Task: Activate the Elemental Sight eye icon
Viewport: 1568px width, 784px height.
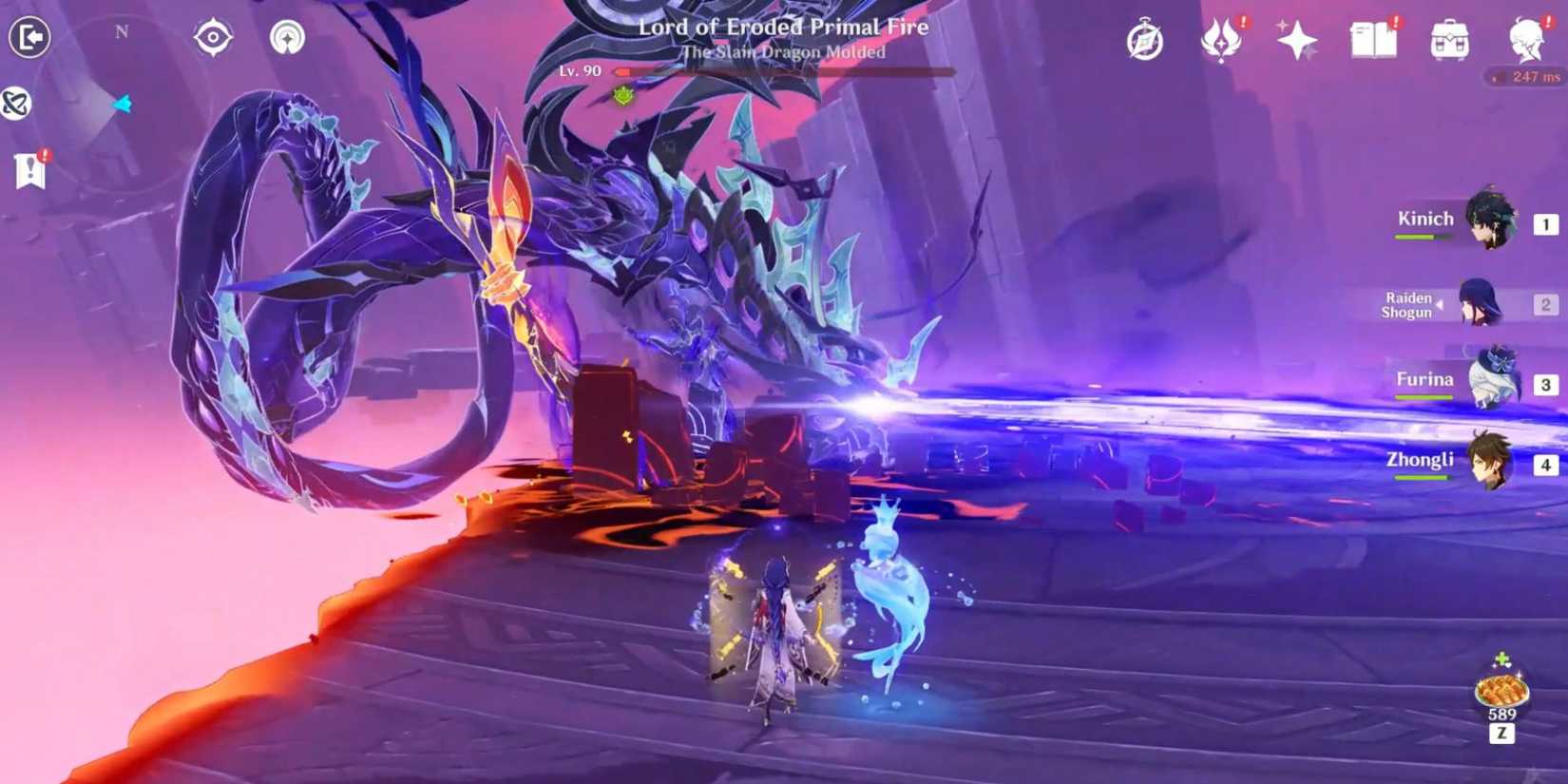Action: point(213,36)
